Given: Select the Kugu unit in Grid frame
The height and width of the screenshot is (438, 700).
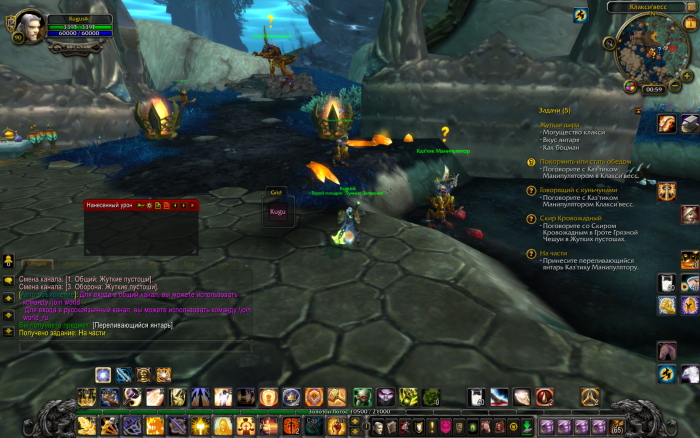Looking at the screenshot, I should point(277,212).
